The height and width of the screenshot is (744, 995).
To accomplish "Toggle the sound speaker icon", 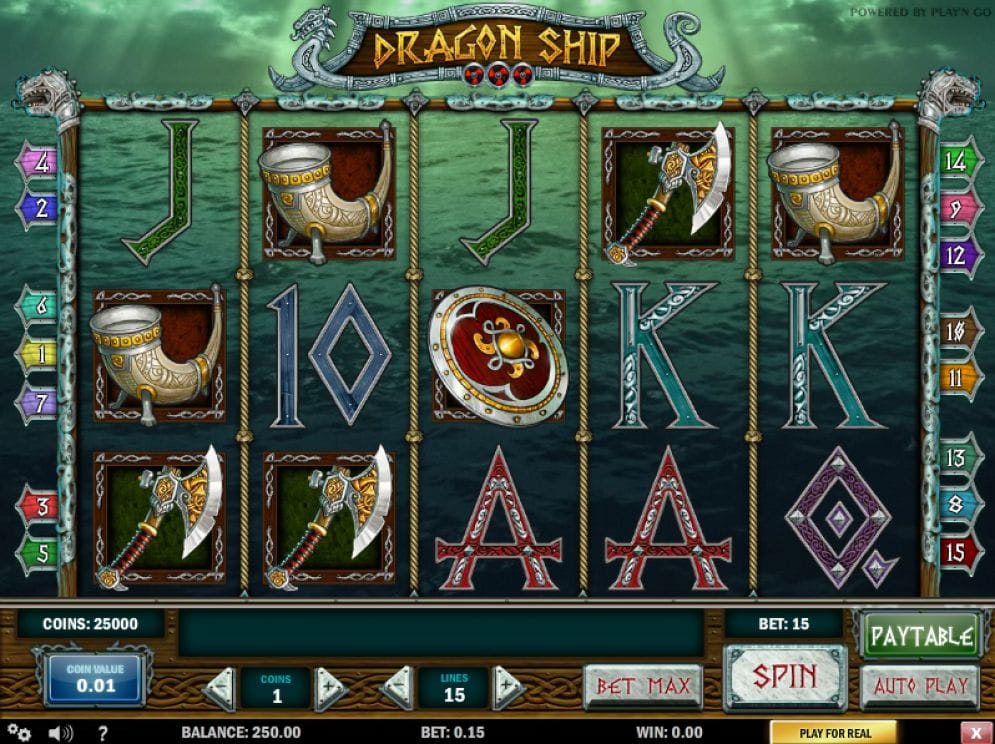I will pyautogui.click(x=60, y=733).
